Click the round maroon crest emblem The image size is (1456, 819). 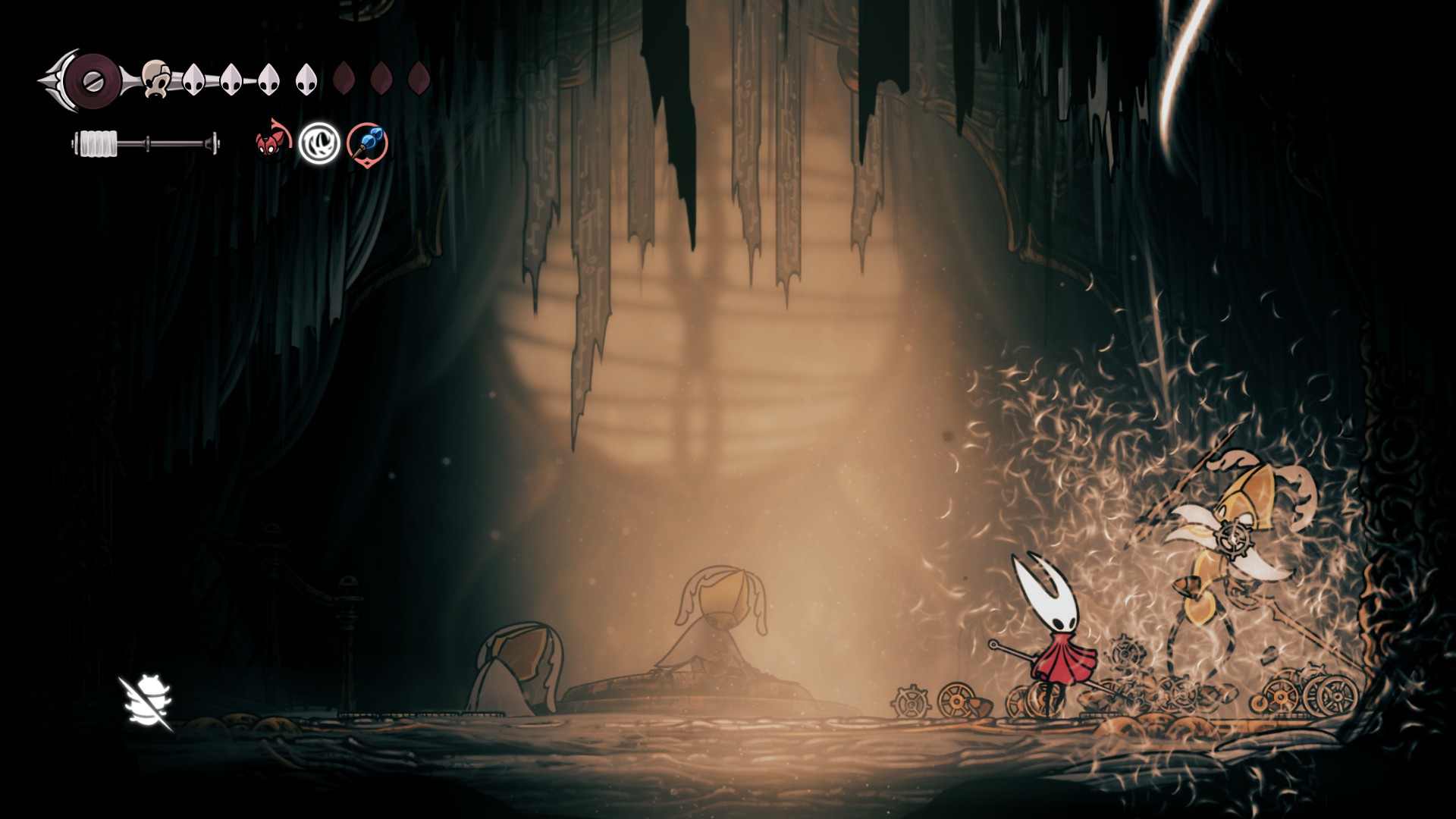(x=91, y=77)
